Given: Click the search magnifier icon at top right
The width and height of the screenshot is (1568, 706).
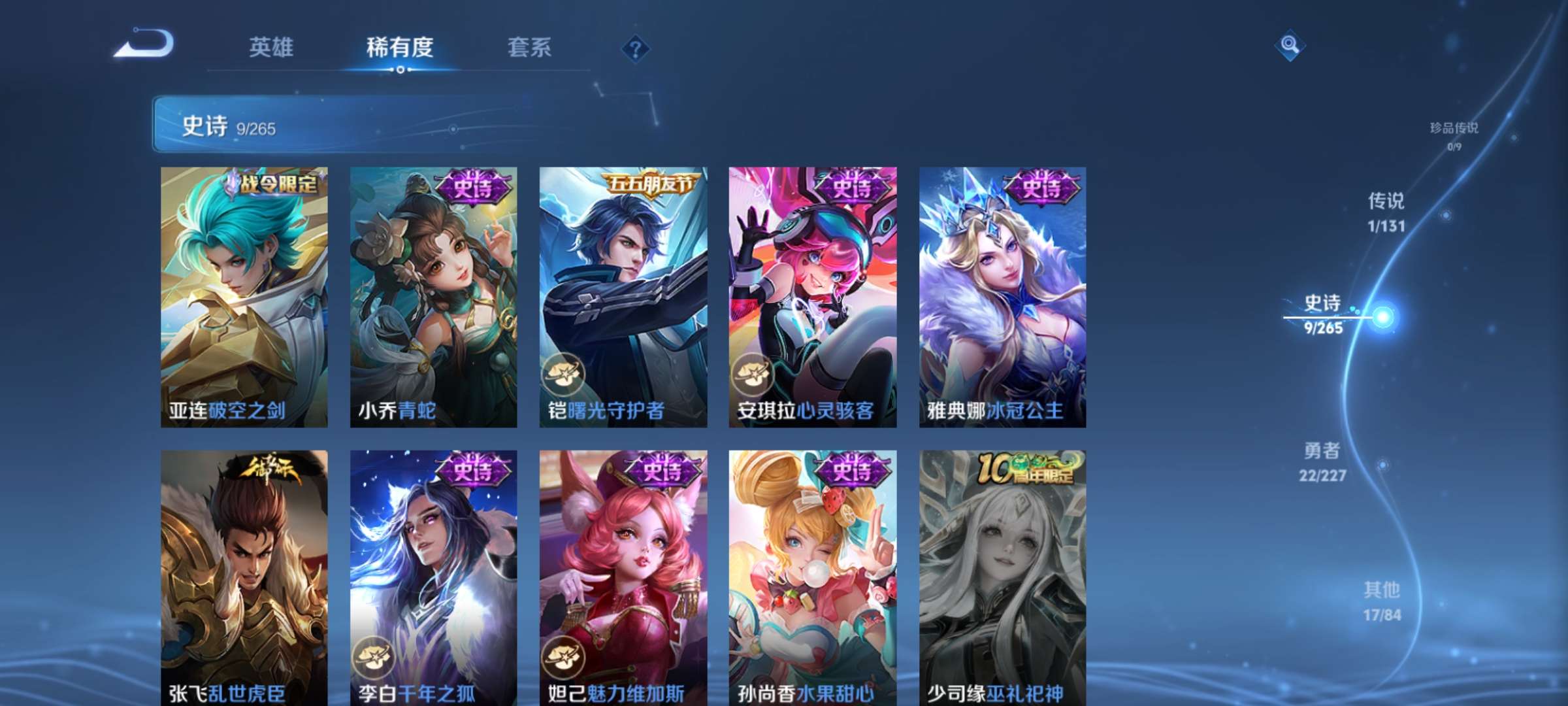Looking at the screenshot, I should 1288,45.
